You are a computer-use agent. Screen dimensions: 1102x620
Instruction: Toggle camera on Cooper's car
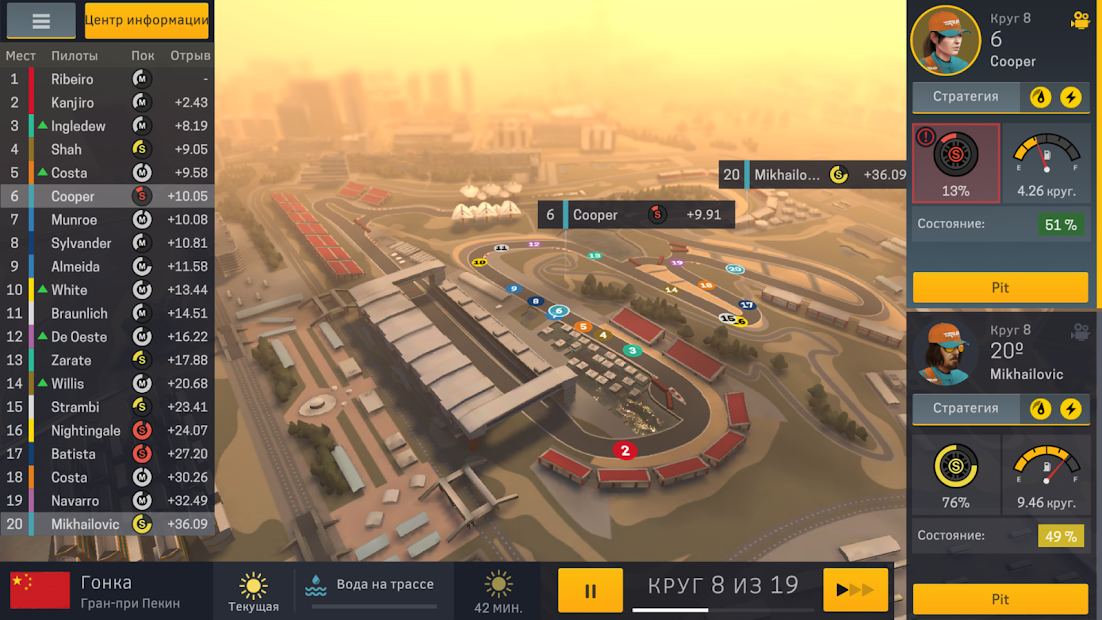pyautogui.click(x=1080, y=20)
